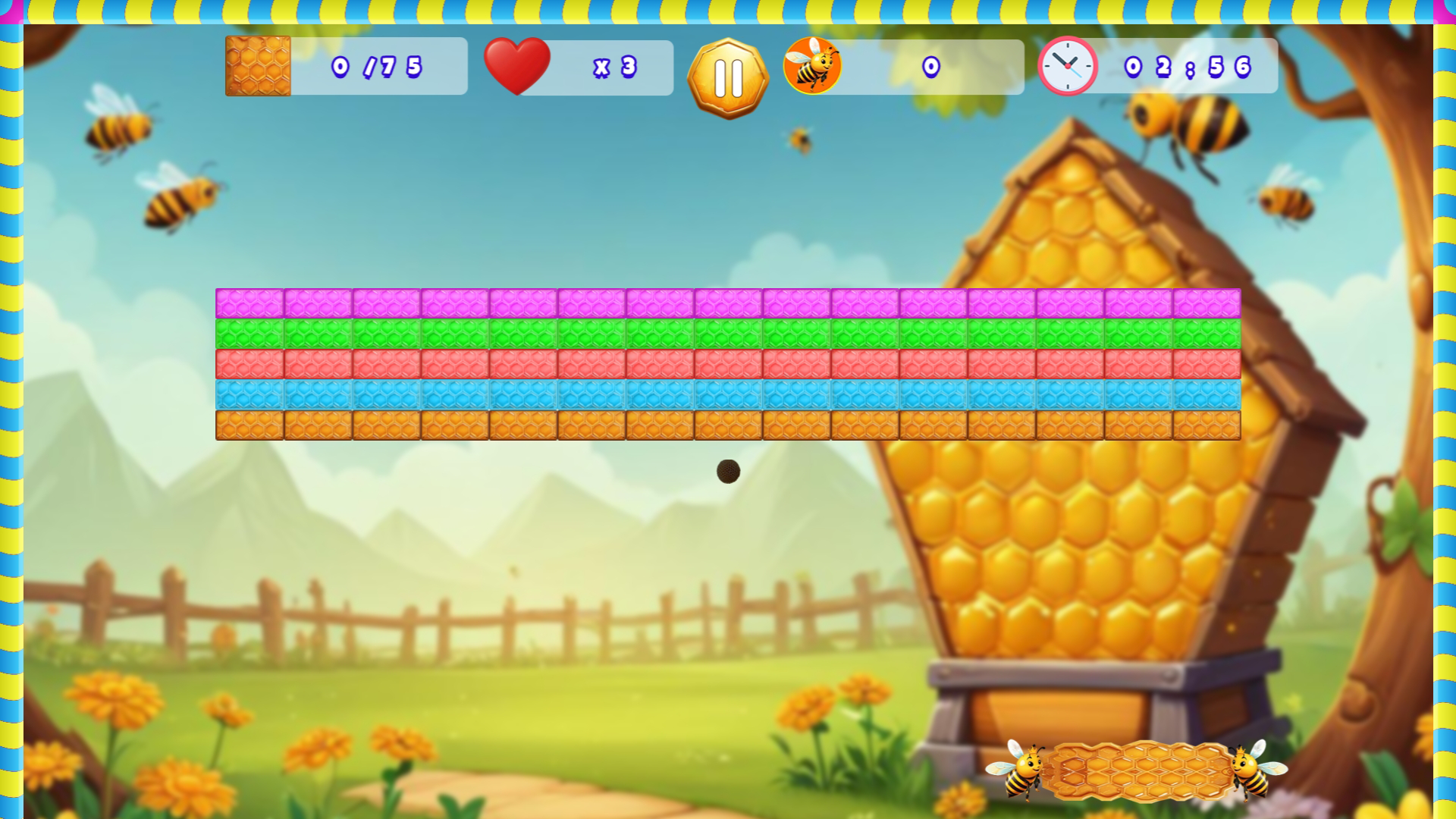Click the pink clock timer icon
Viewport: 1456px width, 819px height.
pyautogui.click(x=1068, y=66)
